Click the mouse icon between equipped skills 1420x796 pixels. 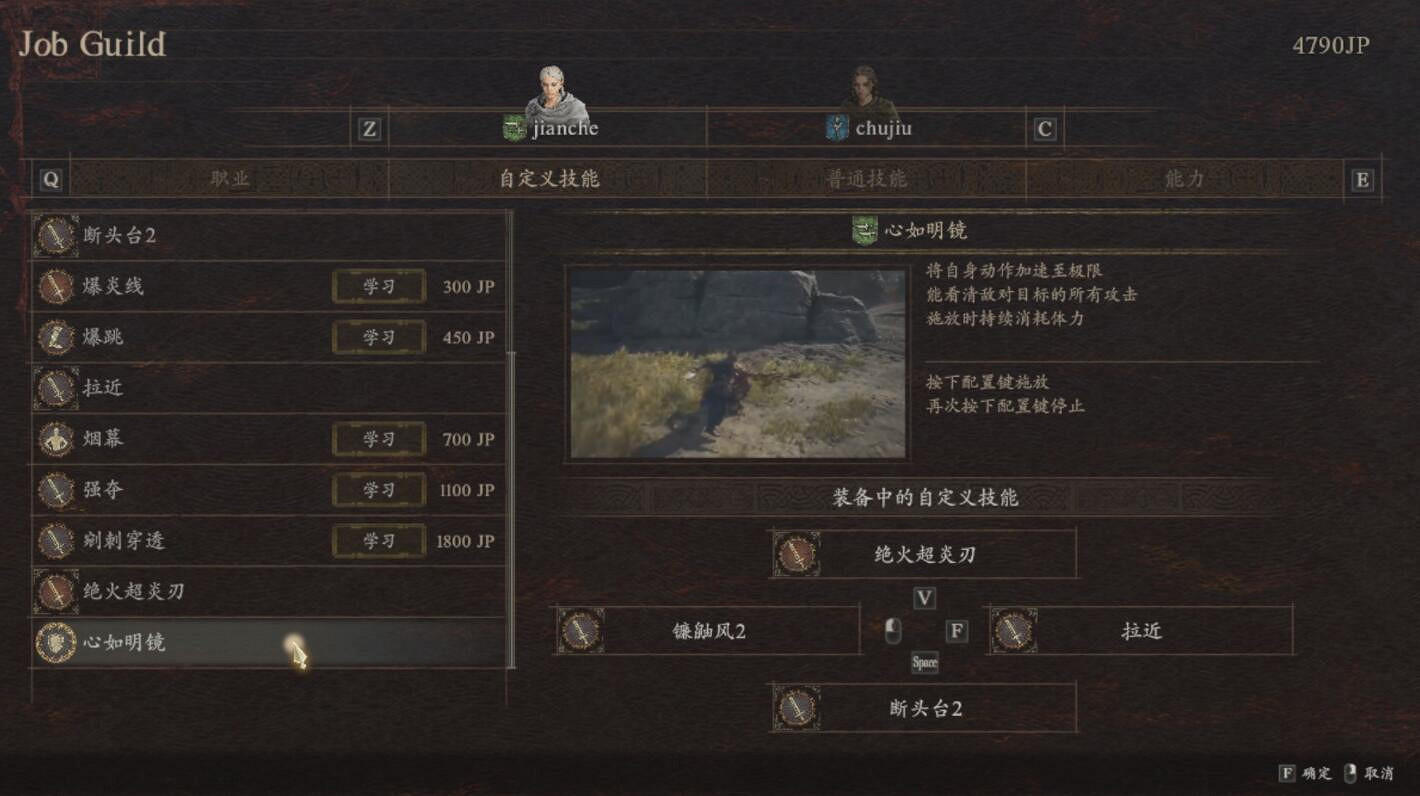click(x=893, y=630)
